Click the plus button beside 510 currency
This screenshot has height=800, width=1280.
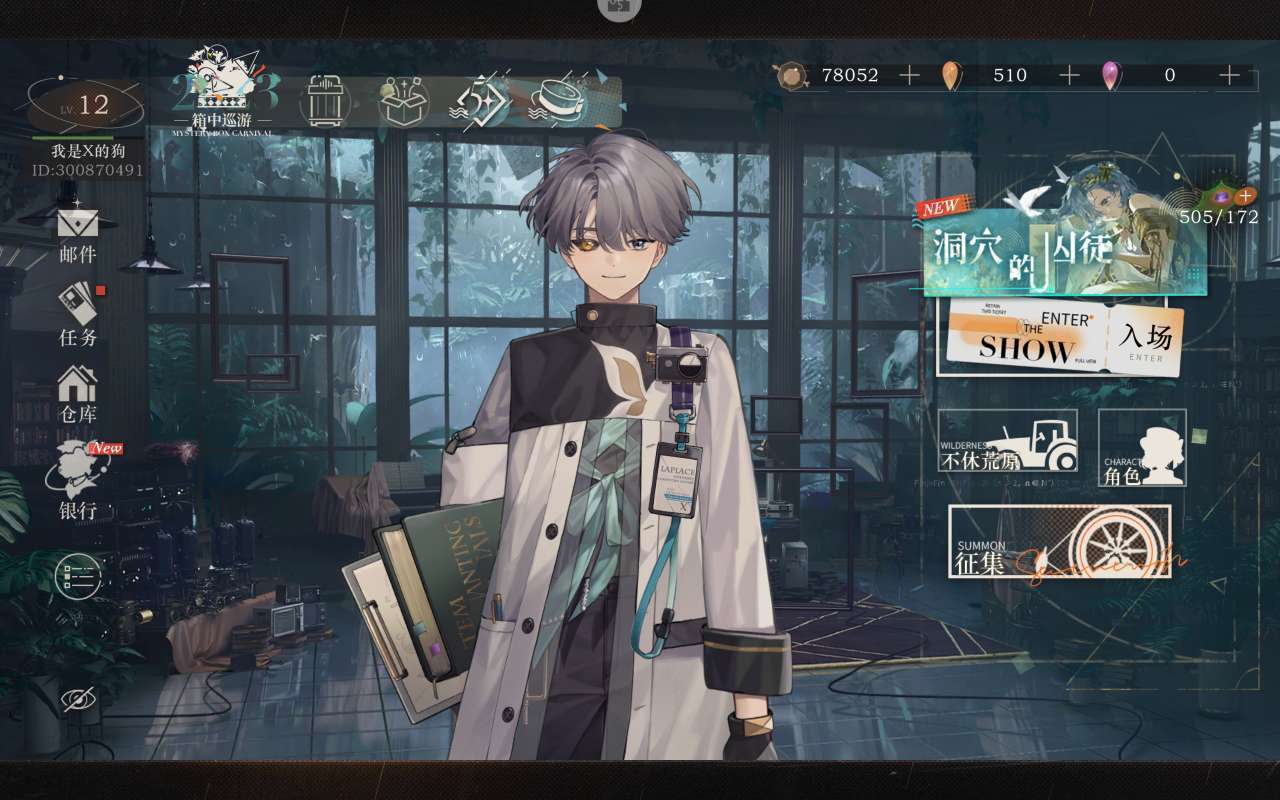(1069, 75)
